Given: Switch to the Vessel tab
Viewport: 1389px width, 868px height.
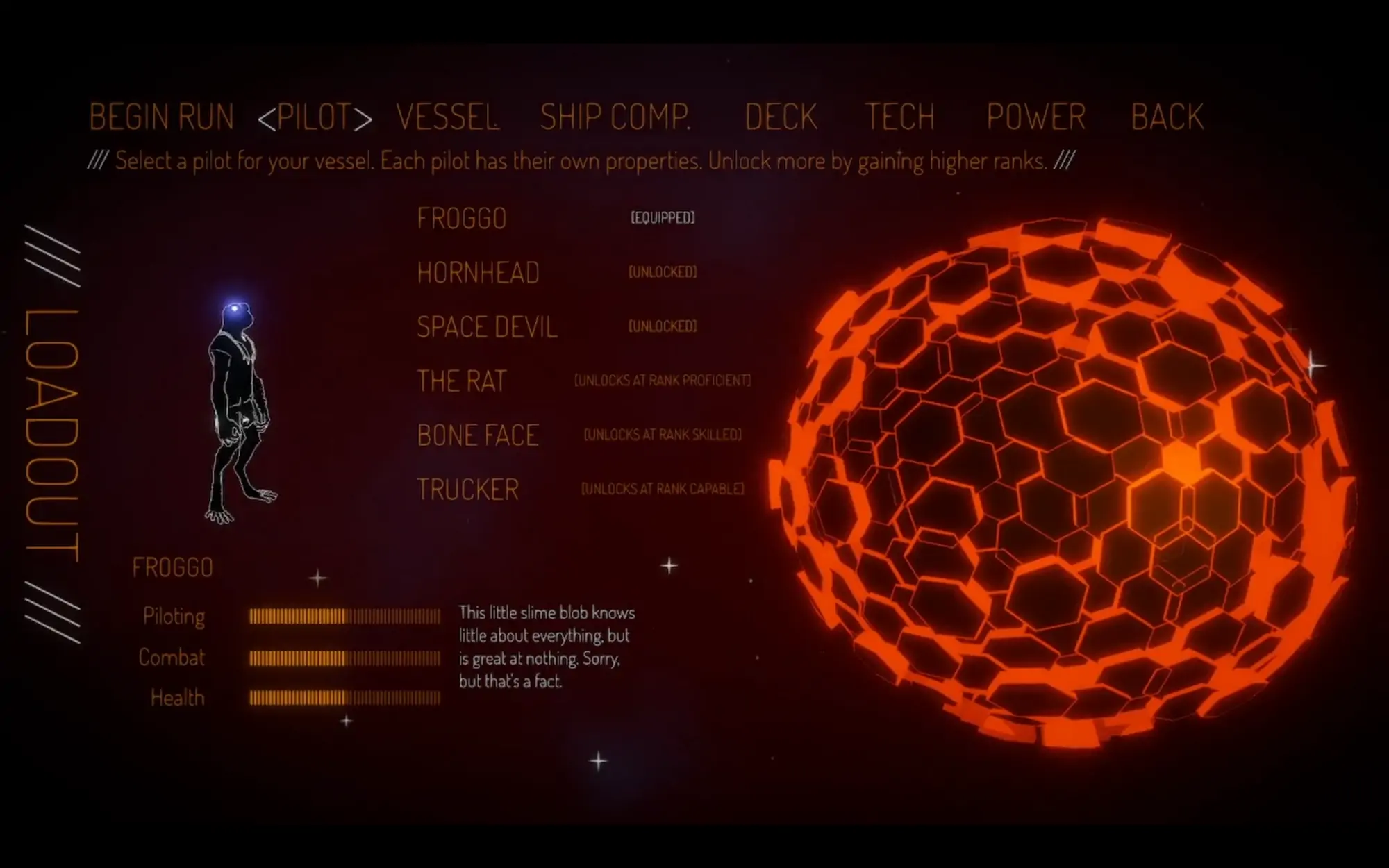Looking at the screenshot, I should click(447, 117).
